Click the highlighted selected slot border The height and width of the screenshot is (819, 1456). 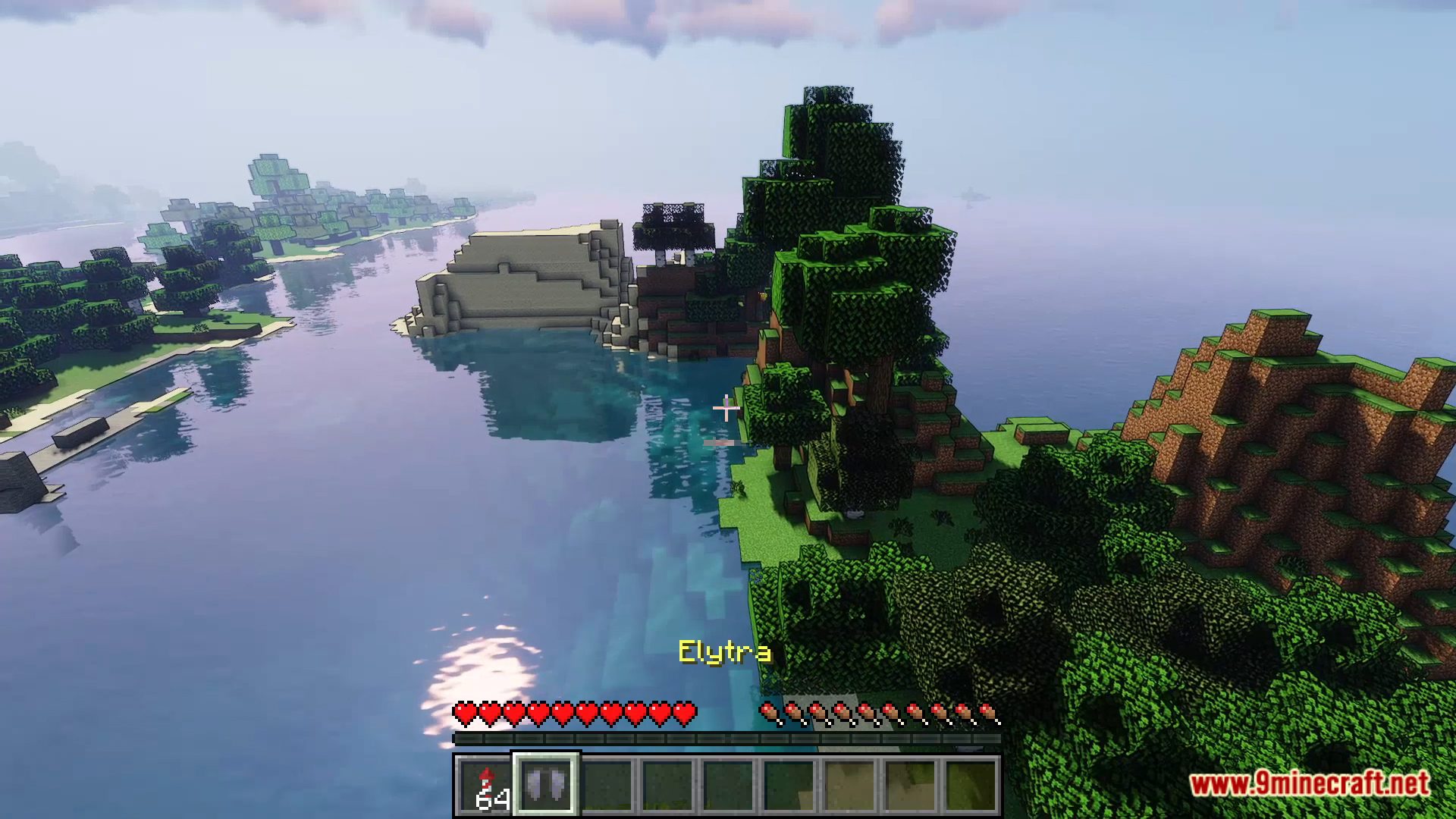[546, 784]
